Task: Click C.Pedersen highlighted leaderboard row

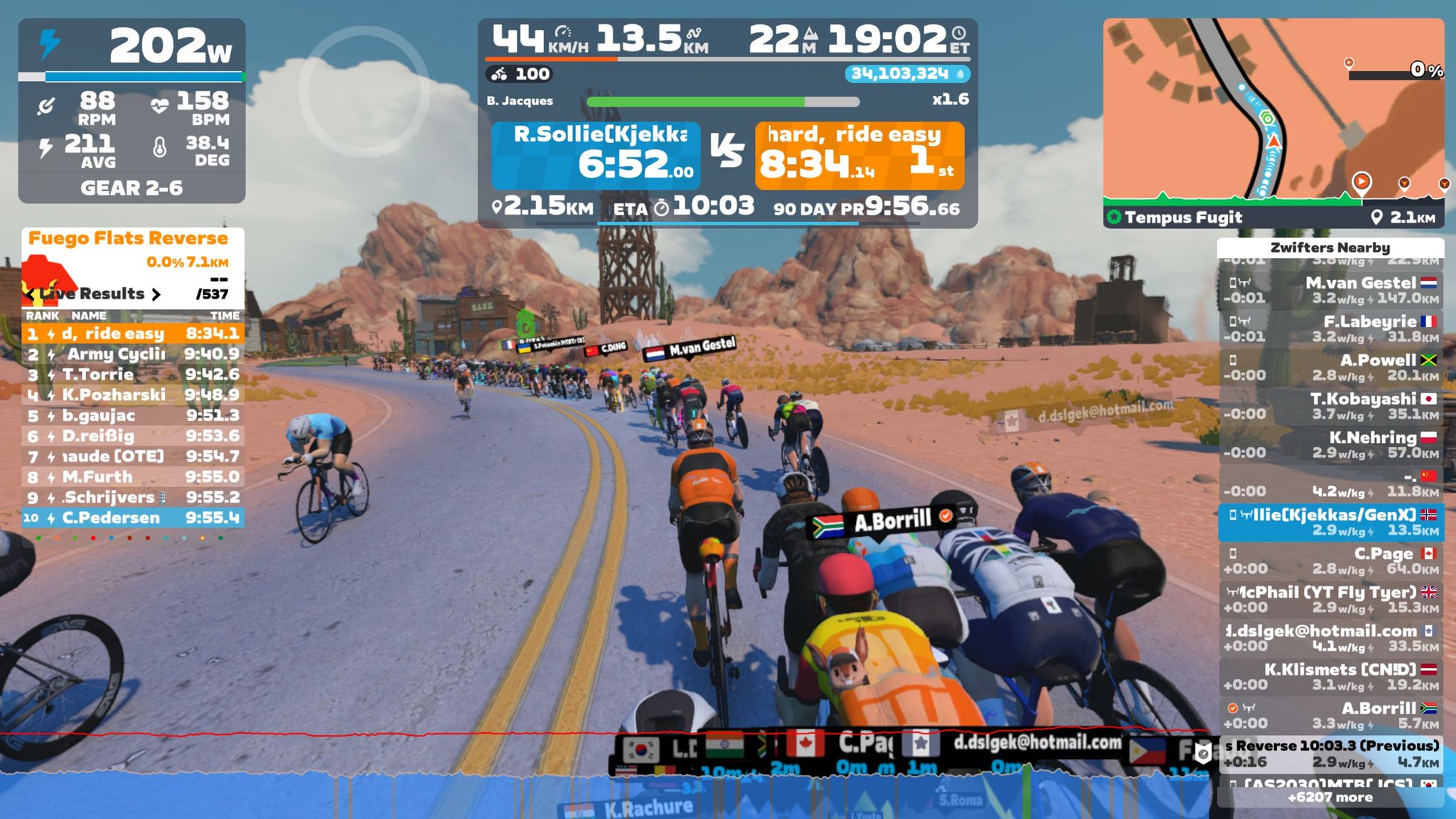Action: 133,518
